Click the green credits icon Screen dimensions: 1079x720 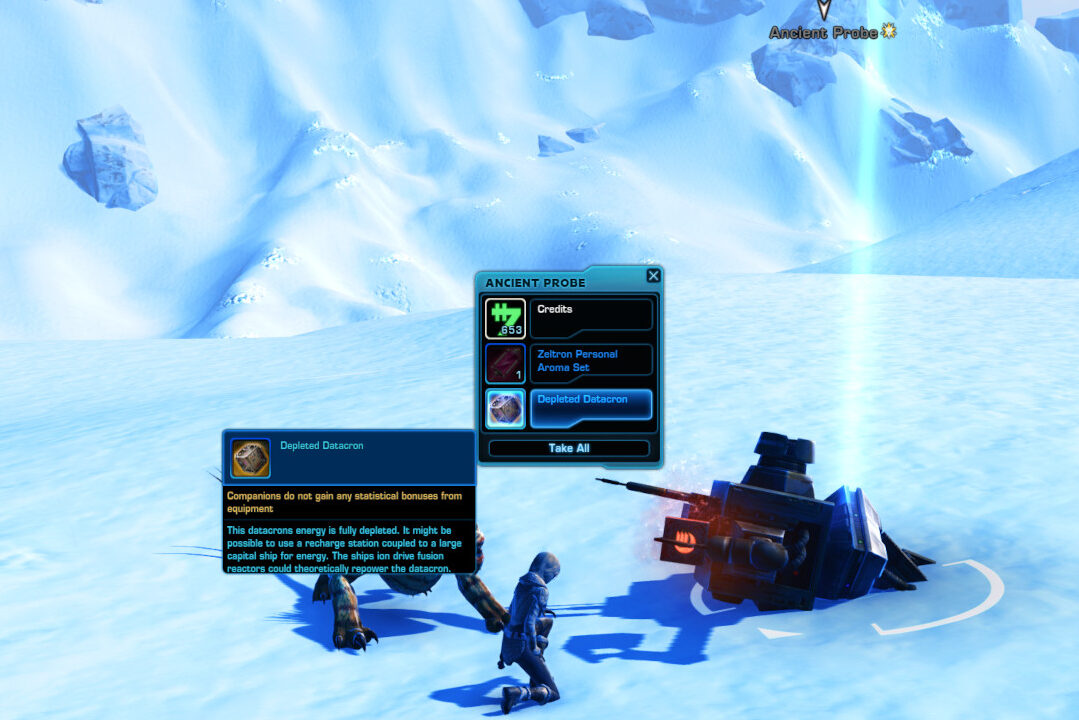[x=505, y=319]
